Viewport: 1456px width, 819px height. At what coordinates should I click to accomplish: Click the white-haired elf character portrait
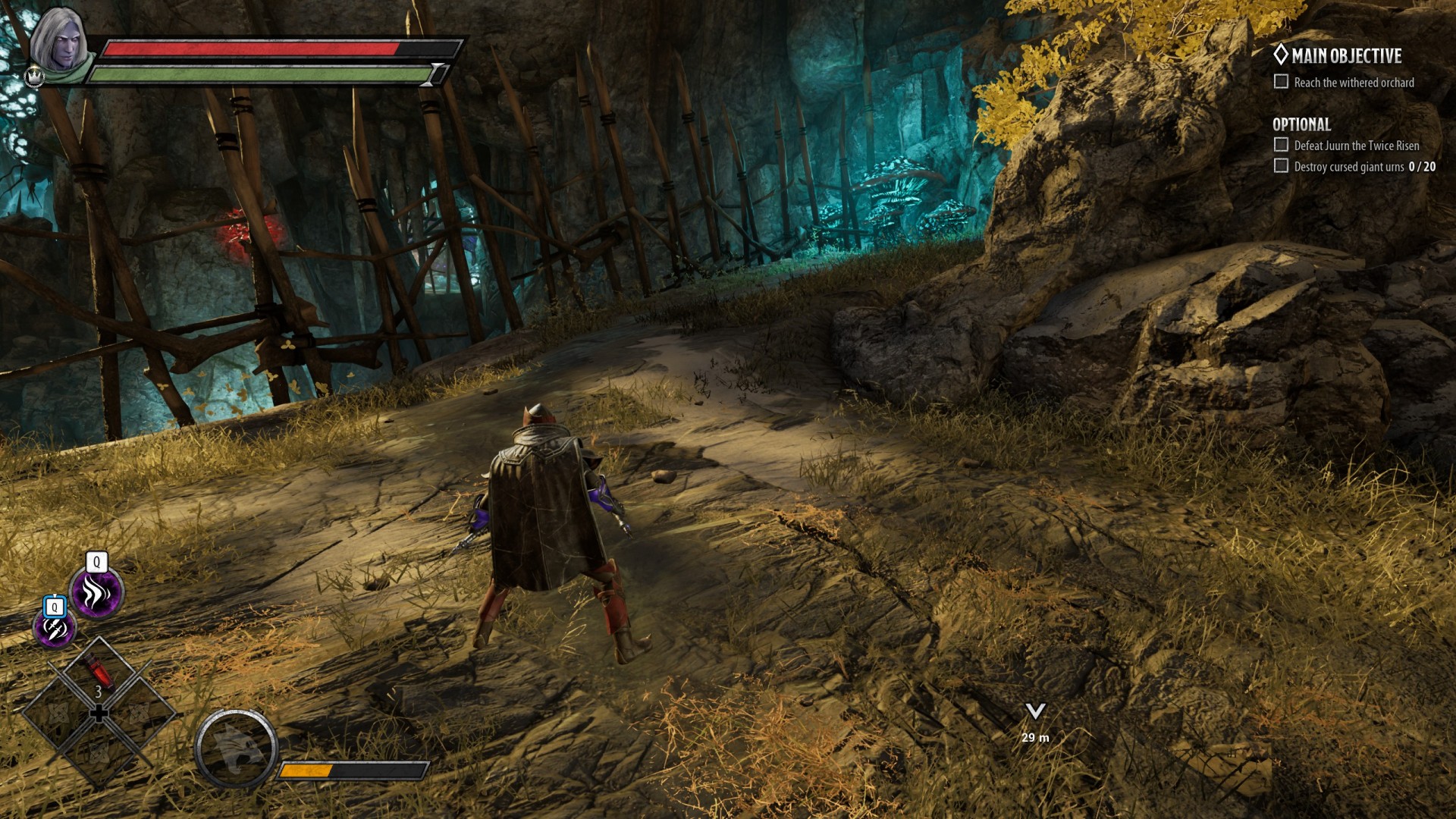[59, 43]
